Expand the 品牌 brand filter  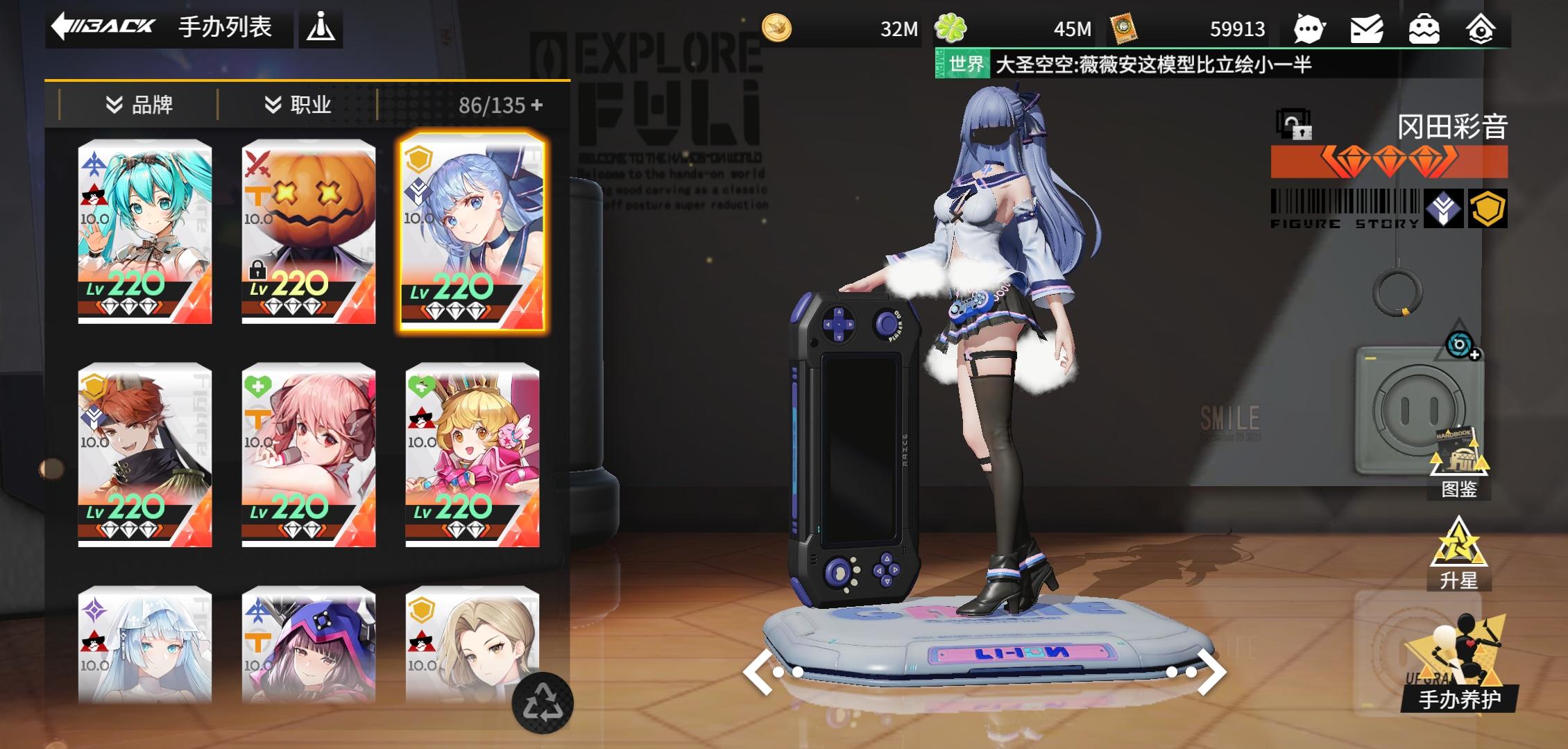(138, 105)
